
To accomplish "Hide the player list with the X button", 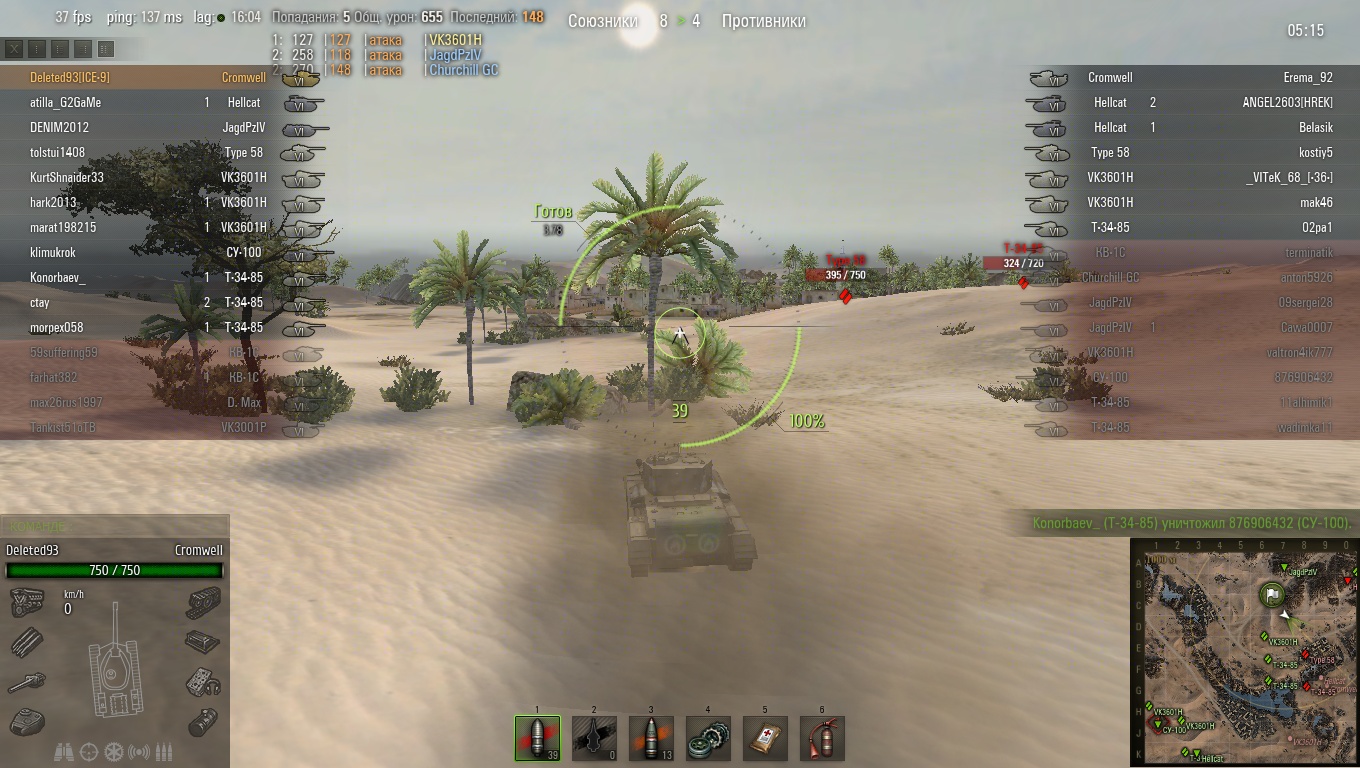I will tap(14, 48).
